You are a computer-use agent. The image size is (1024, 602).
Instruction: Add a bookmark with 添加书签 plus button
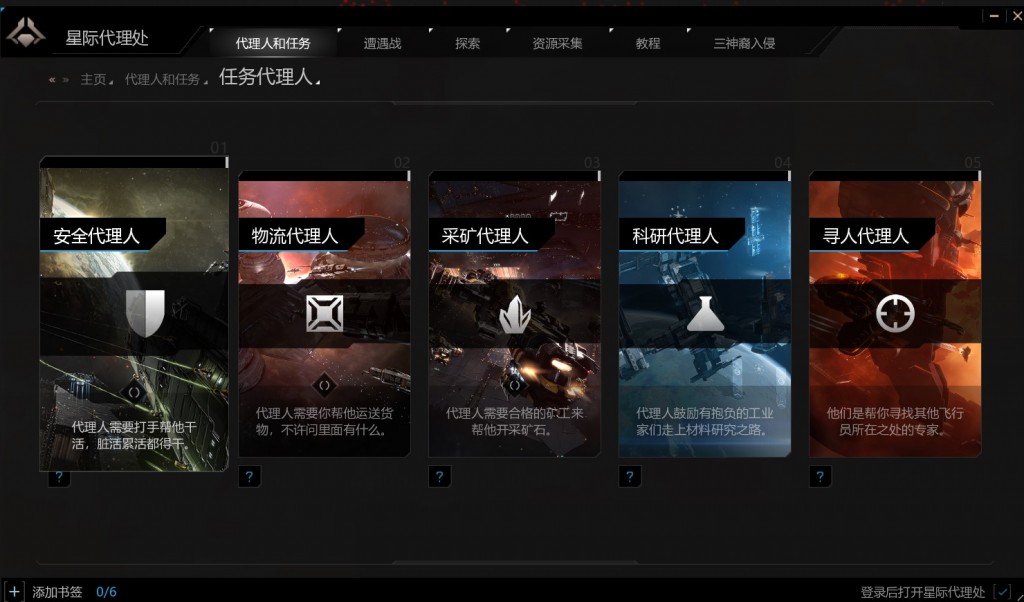[x=14, y=591]
